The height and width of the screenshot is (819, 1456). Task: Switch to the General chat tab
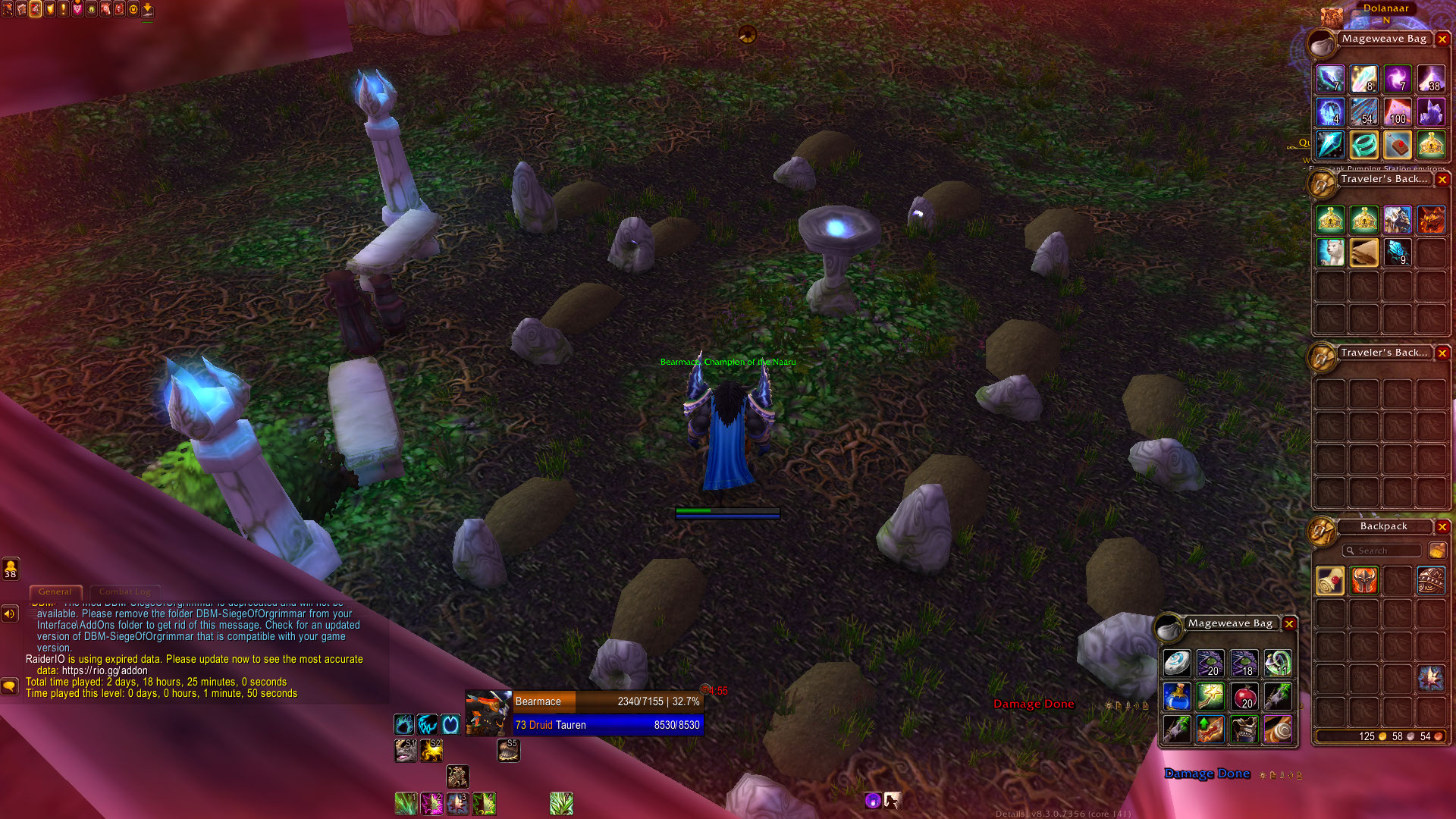tap(55, 591)
